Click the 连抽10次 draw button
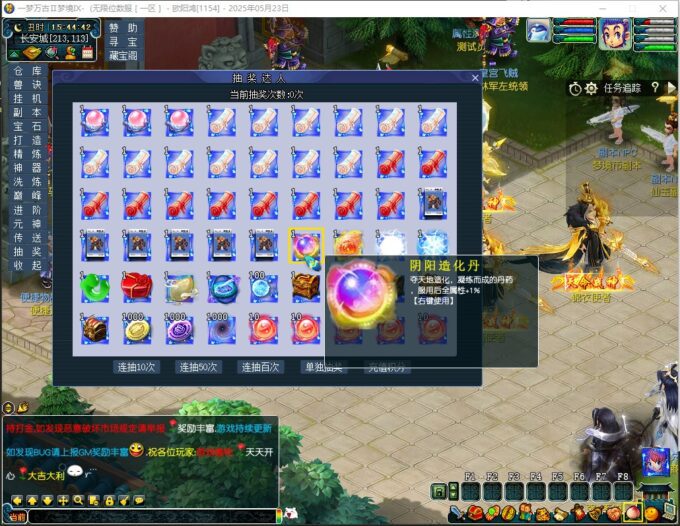 137,367
